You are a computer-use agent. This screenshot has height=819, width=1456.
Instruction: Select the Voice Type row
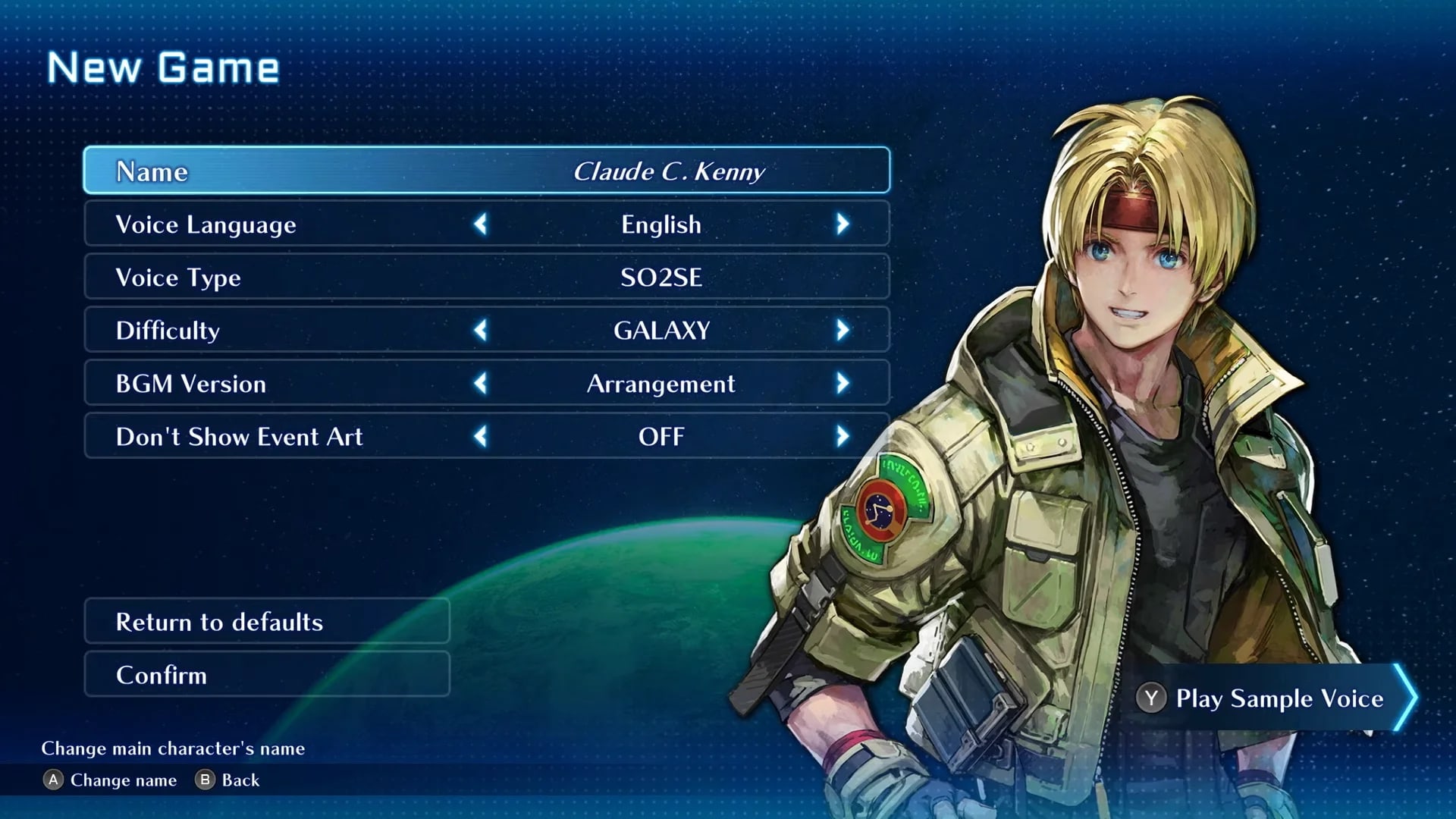tap(485, 277)
